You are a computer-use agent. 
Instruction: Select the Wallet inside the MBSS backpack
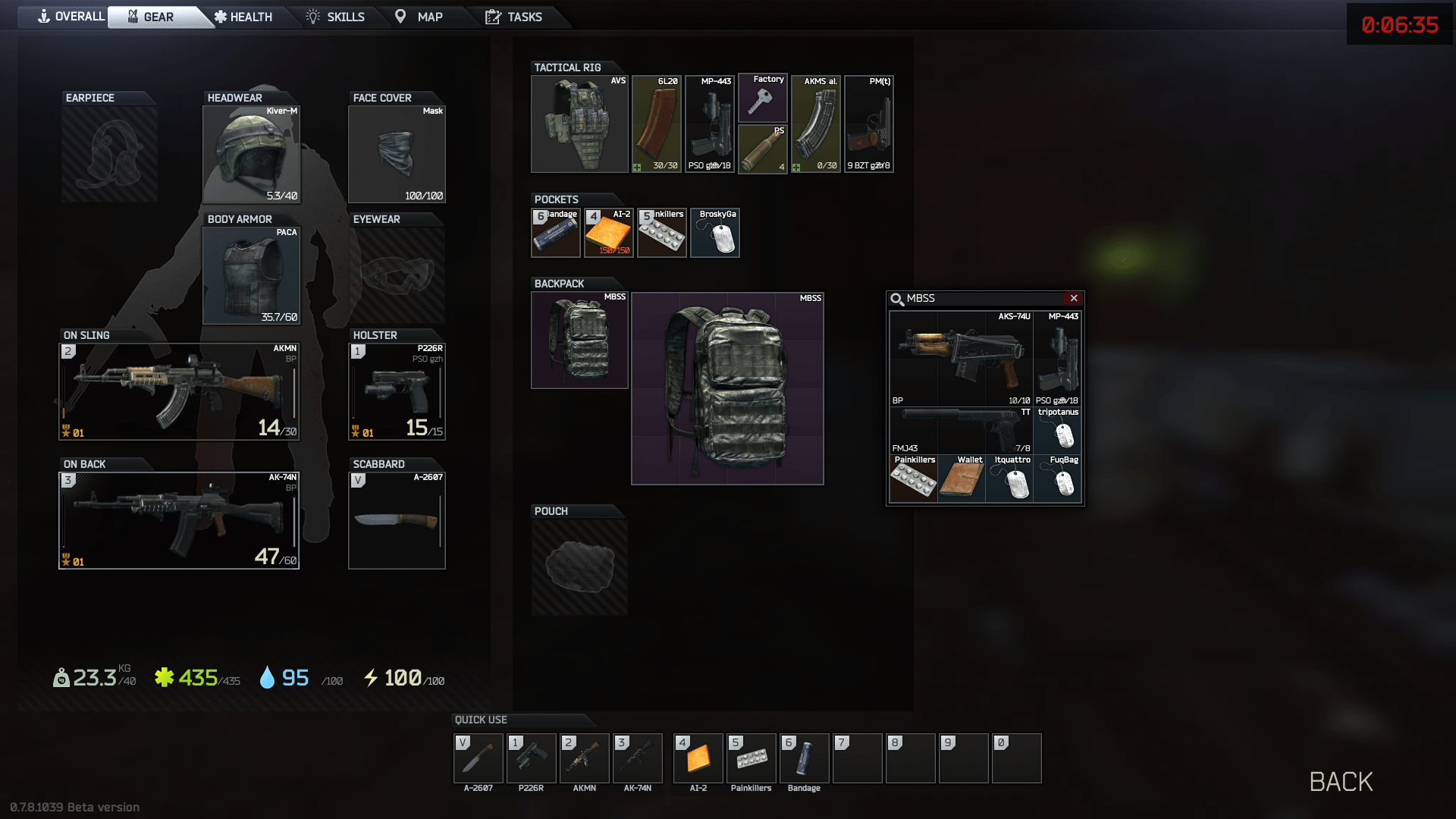pyautogui.click(x=962, y=479)
